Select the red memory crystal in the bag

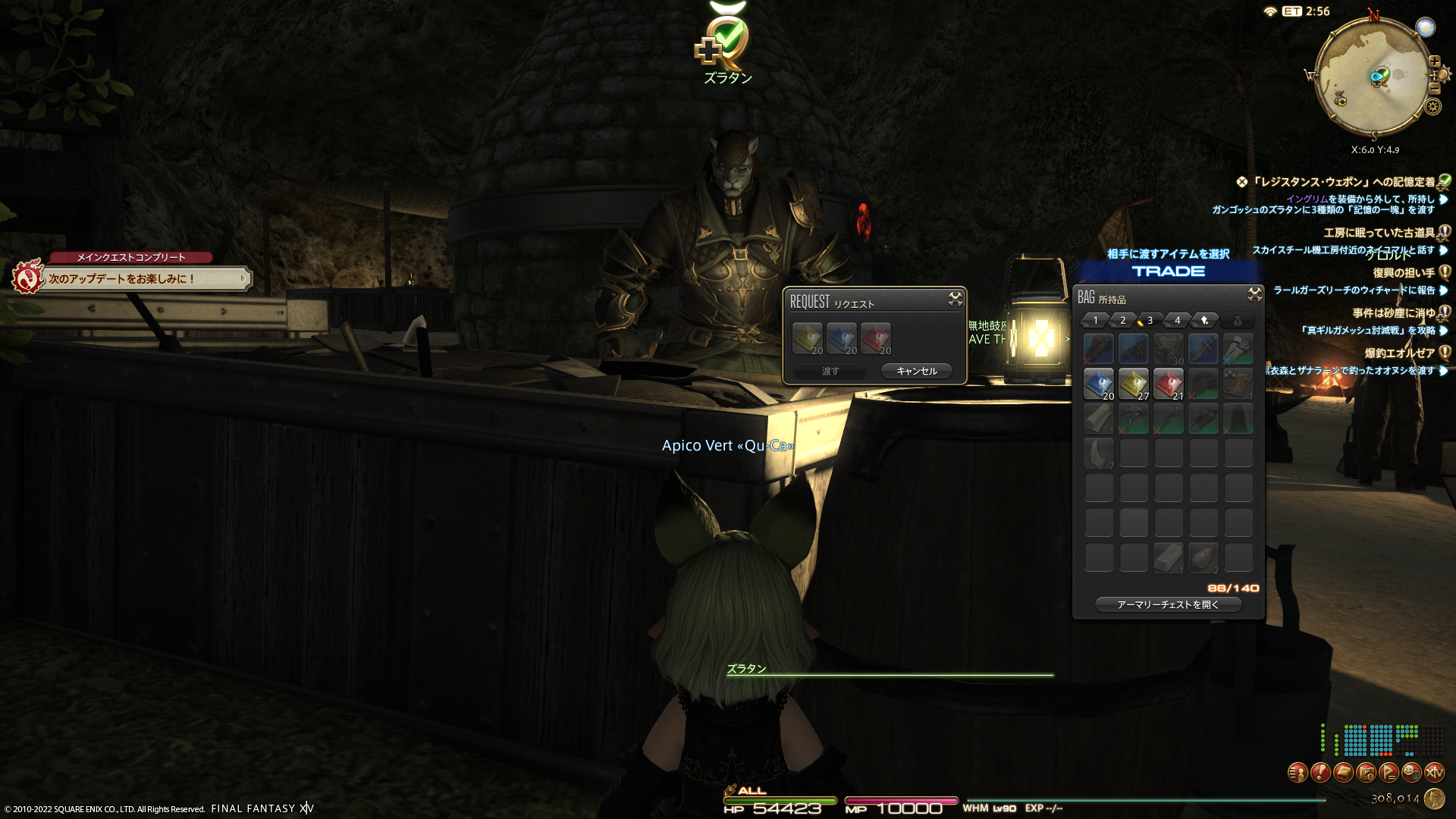1168,384
